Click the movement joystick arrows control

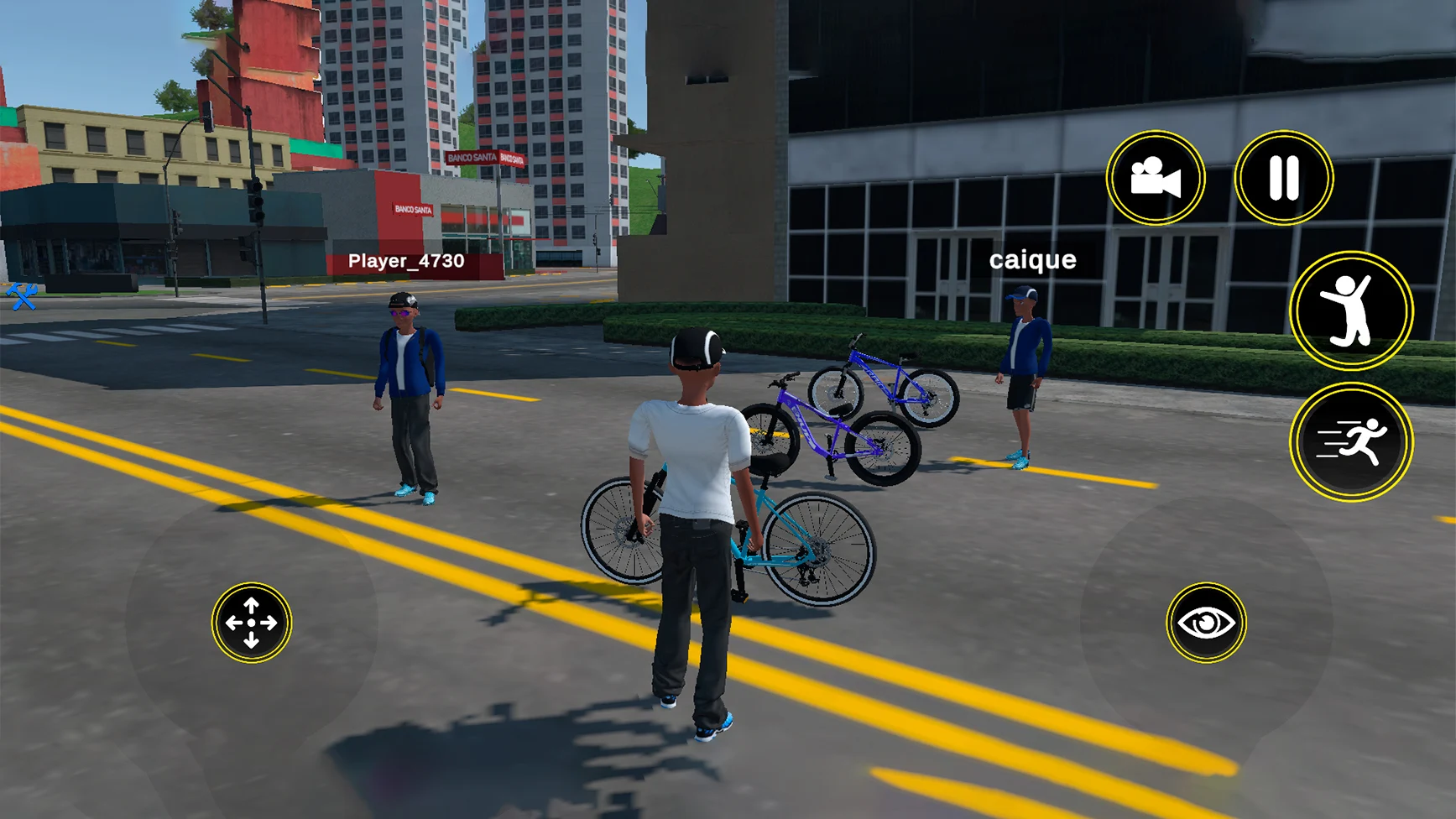click(251, 623)
